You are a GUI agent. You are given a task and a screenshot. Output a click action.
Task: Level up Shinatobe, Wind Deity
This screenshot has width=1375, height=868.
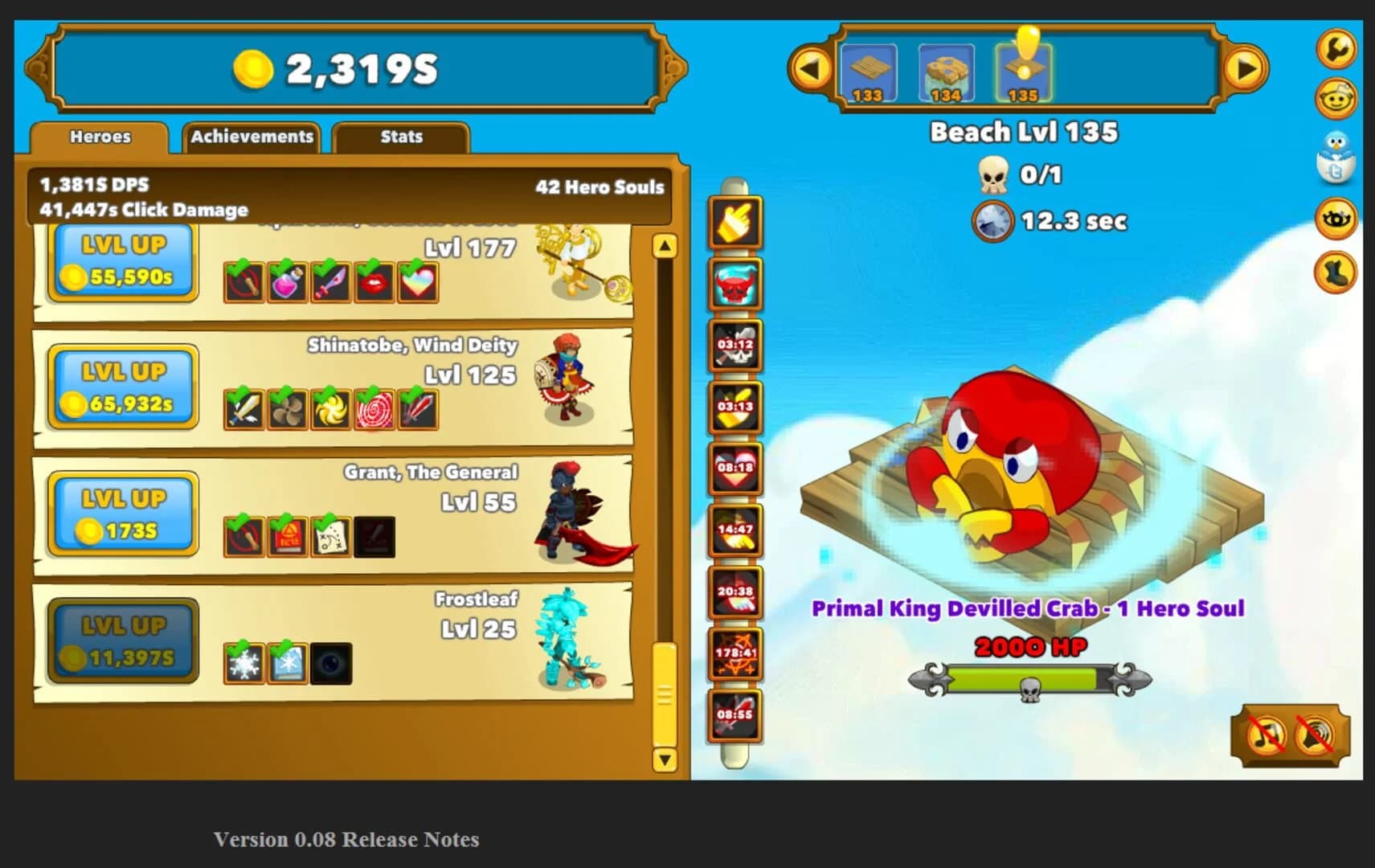click(121, 386)
